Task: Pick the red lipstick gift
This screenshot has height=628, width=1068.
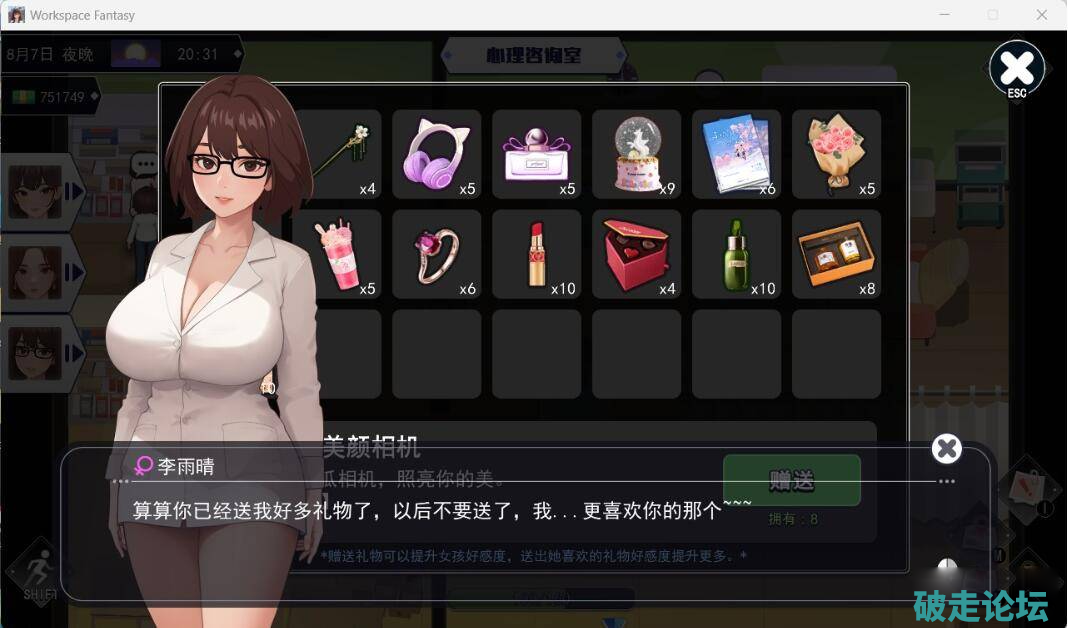Action: coord(536,254)
